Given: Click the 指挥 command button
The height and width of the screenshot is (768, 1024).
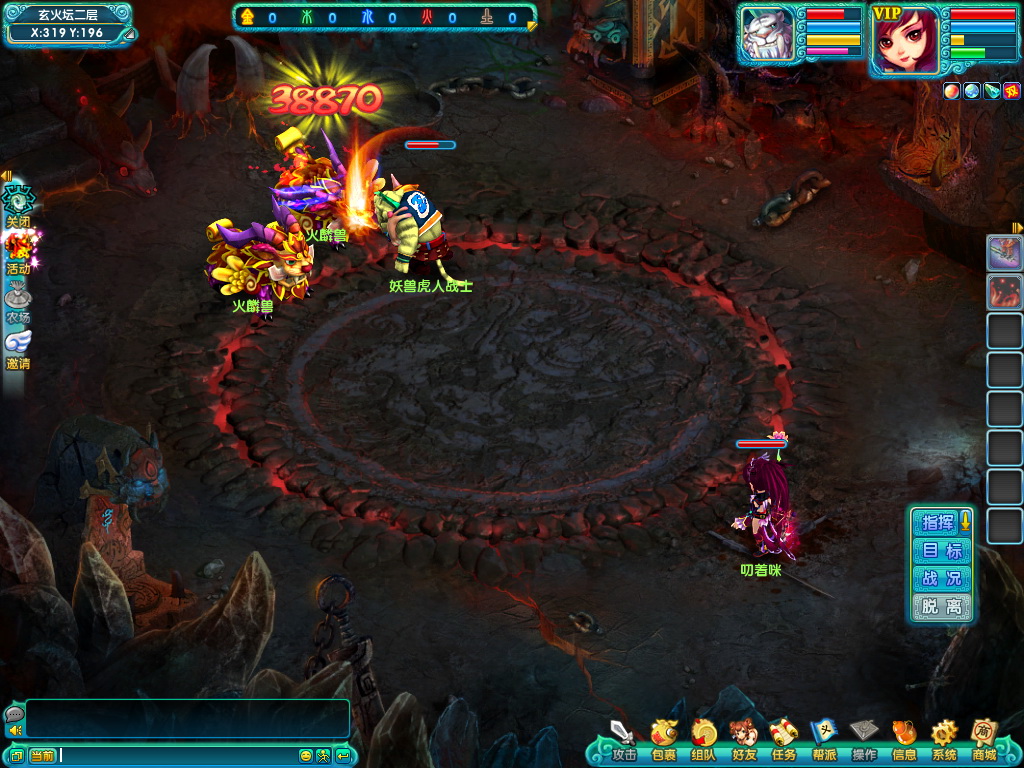Looking at the screenshot, I should [938, 522].
